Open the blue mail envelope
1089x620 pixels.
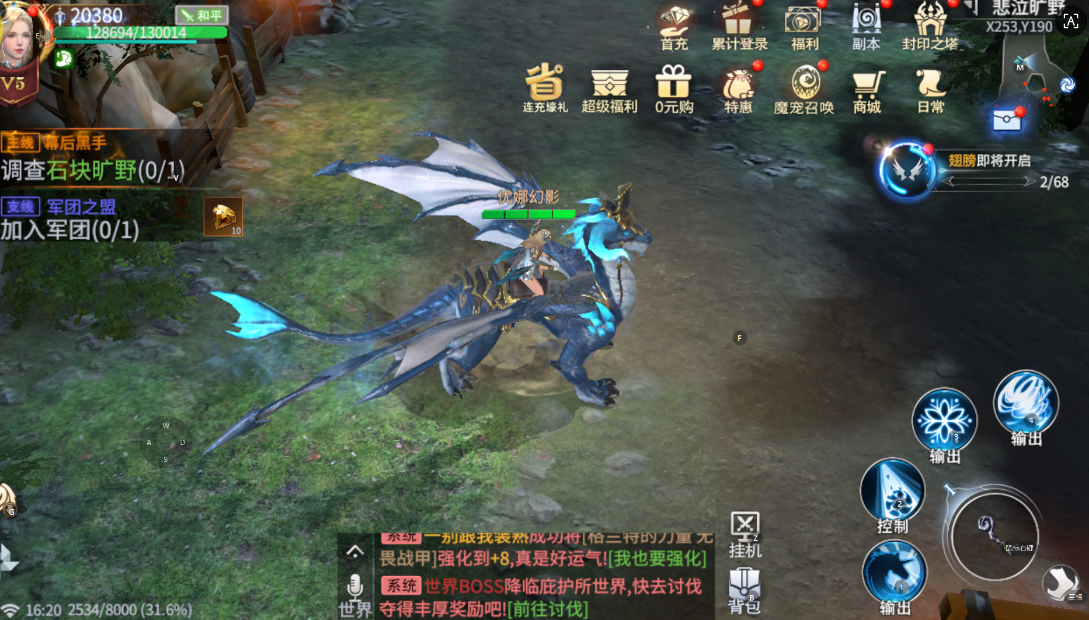1005,120
